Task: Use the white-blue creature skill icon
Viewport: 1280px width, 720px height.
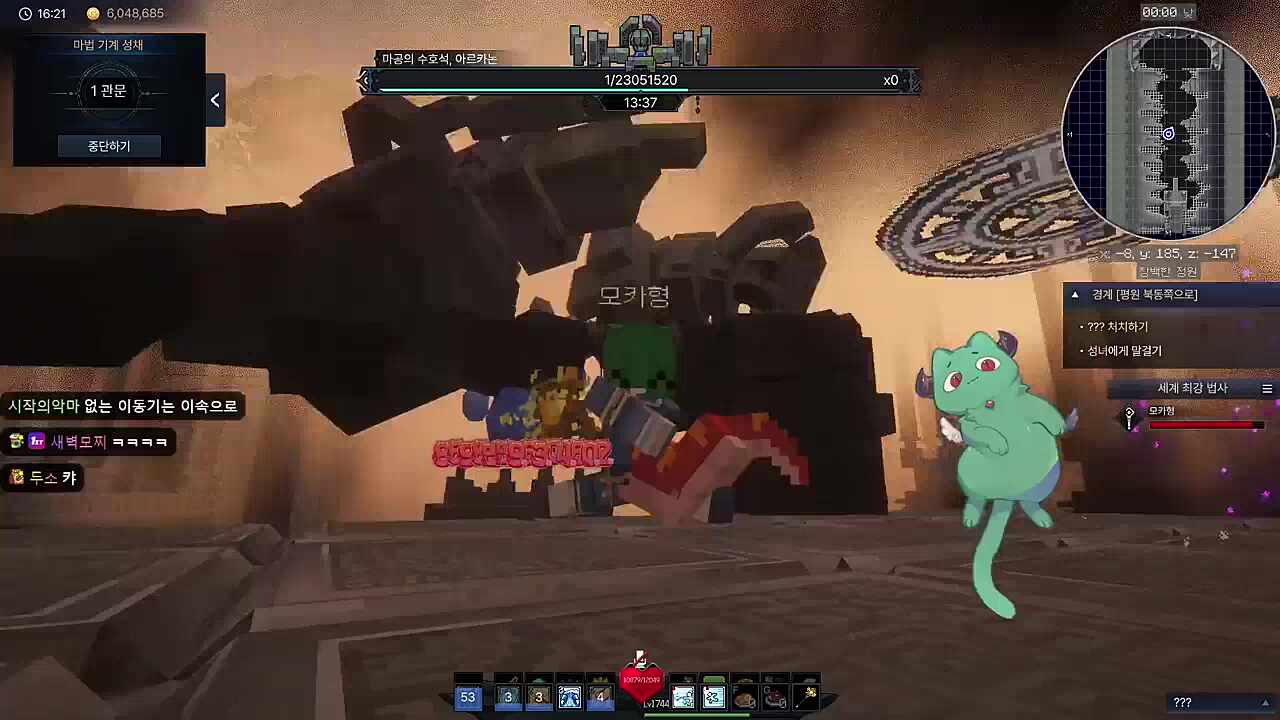Action: pyautogui.click(x=570, y=697)
